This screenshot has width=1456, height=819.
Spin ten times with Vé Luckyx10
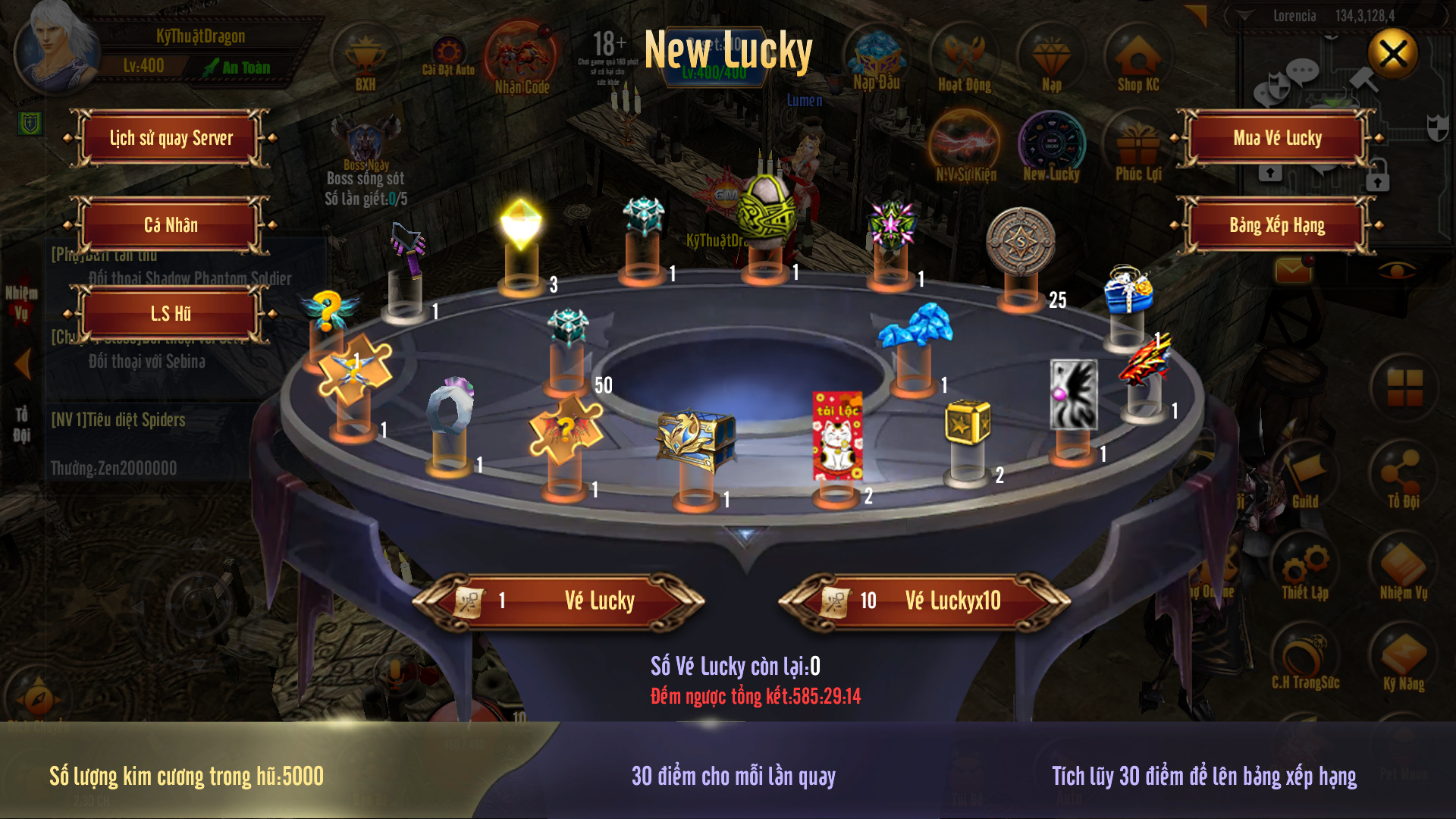point(924,601)
